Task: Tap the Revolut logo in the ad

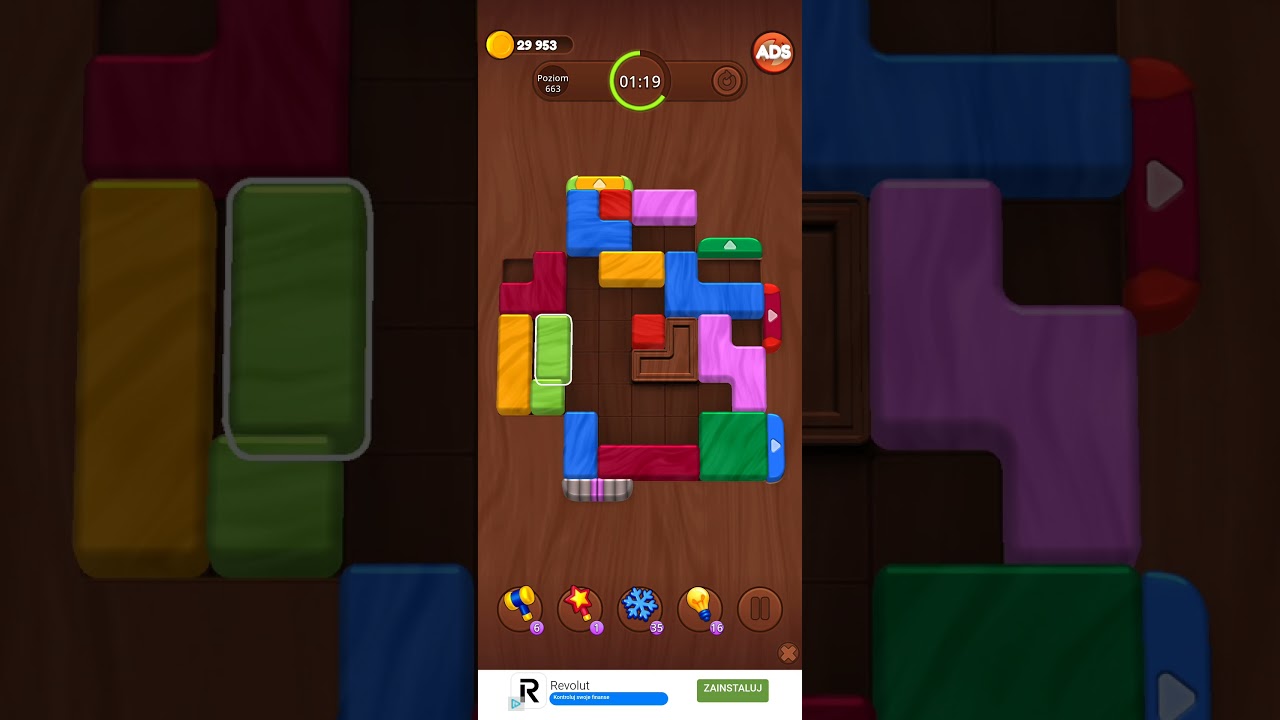Action: 528,690
